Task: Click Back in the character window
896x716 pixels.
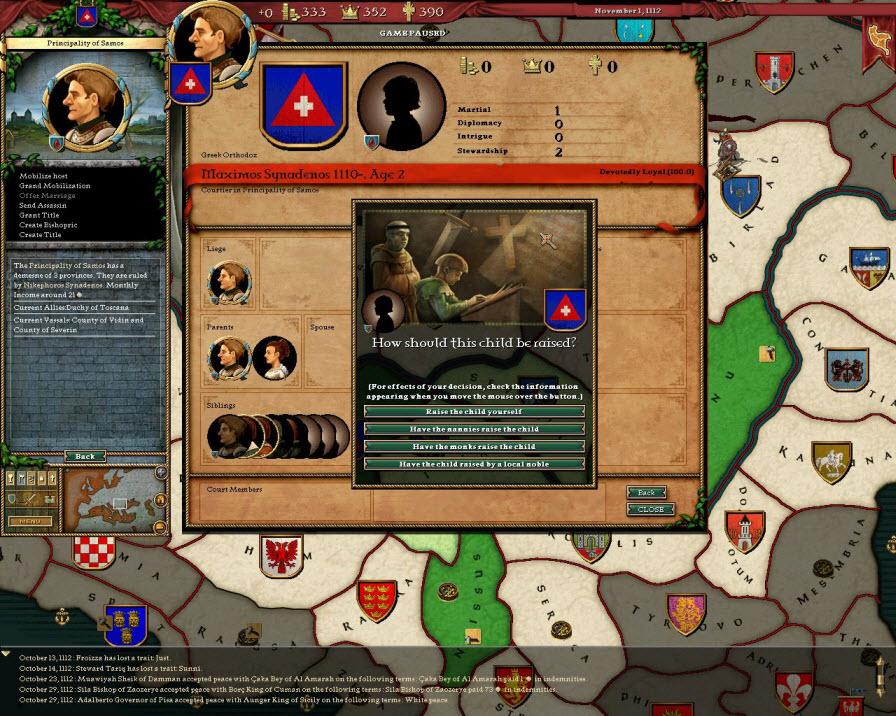Action: click(646, 493)
